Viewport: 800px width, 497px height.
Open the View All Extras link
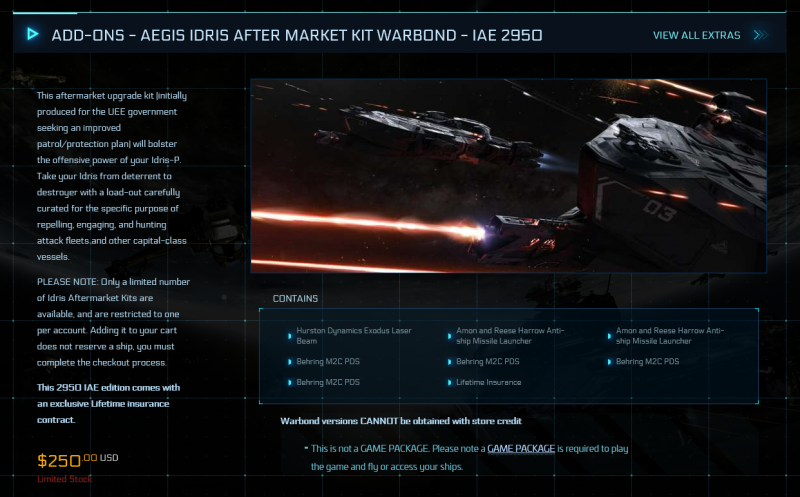pos(706,35)
